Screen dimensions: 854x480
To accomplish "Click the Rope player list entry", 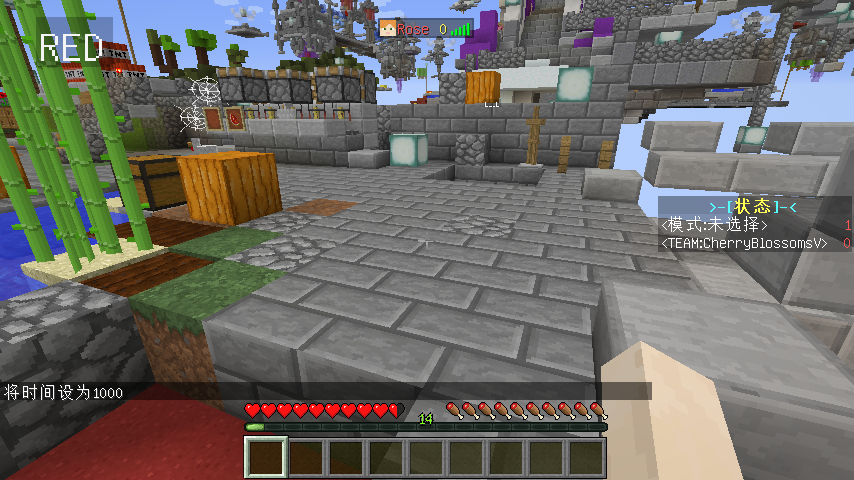I will click(x=424, y=29).
